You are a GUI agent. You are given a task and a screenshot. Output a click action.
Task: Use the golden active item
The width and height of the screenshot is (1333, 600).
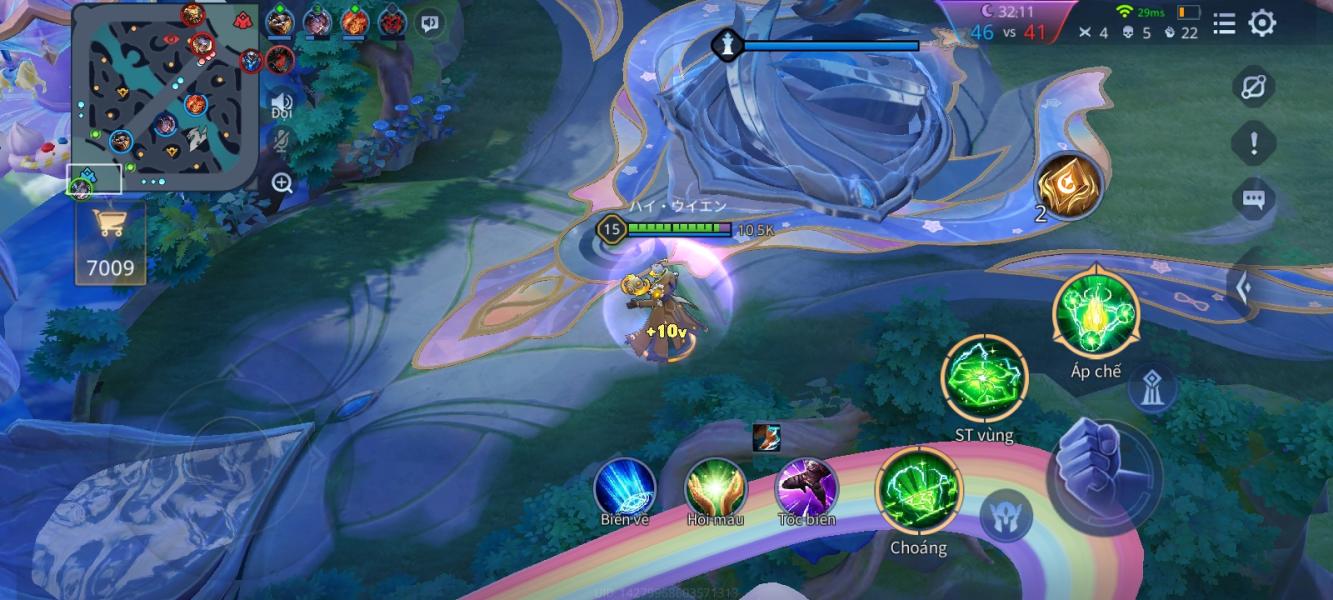(x=1068, y=185)
